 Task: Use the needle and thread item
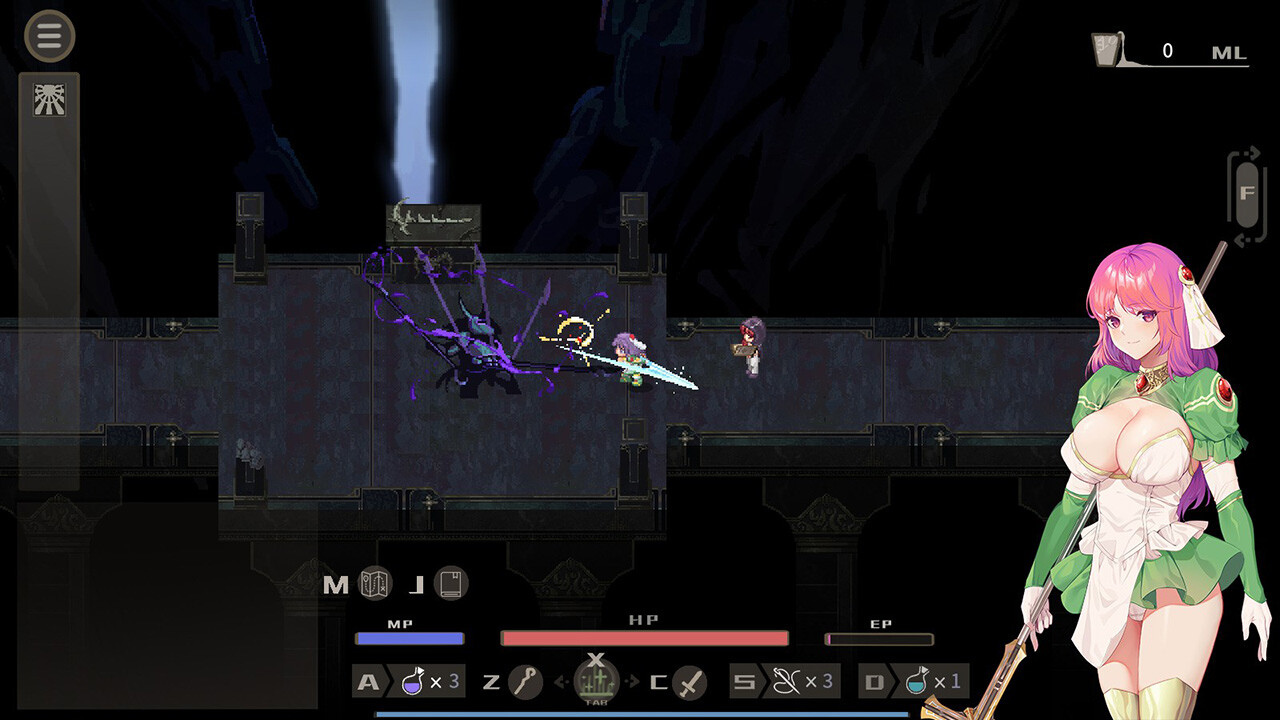(789, 682)
